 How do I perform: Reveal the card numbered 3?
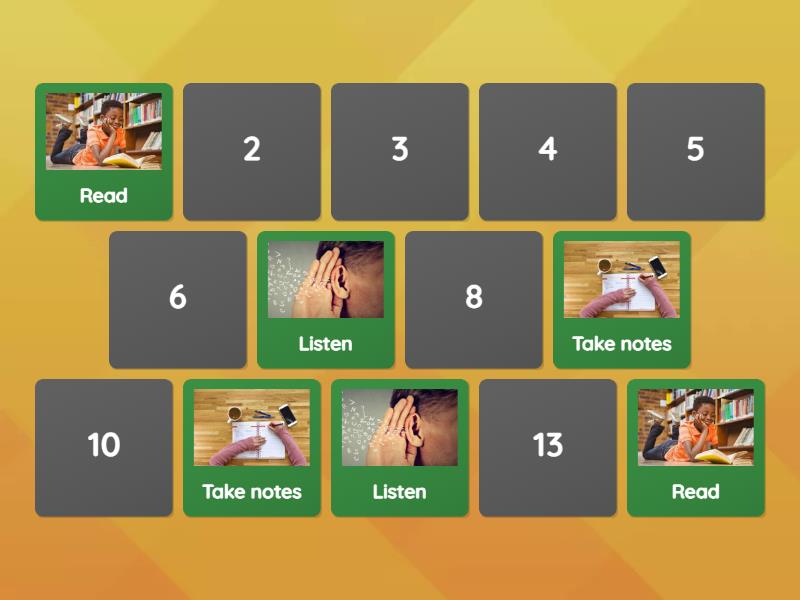point(400,151)
